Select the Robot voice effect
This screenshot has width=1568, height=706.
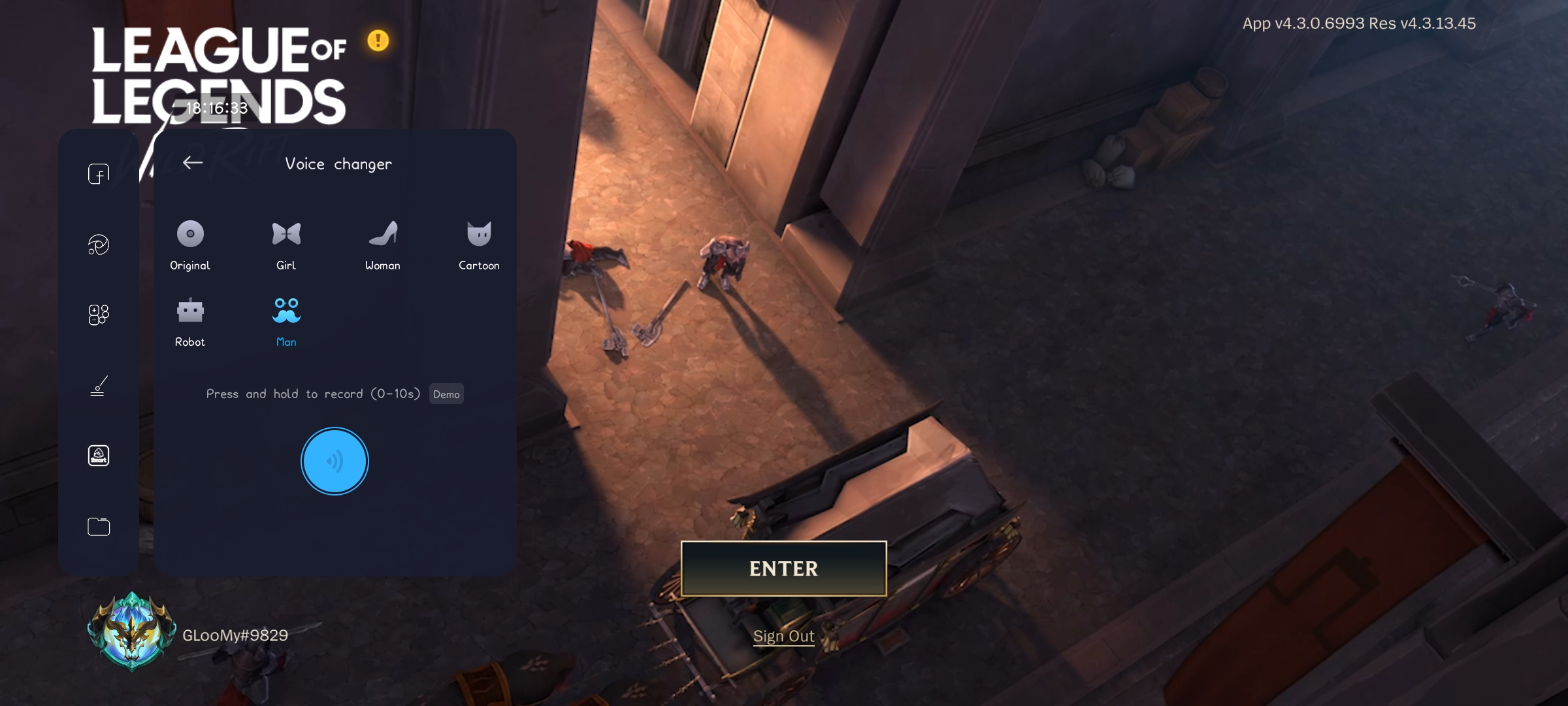pos(190,321)
